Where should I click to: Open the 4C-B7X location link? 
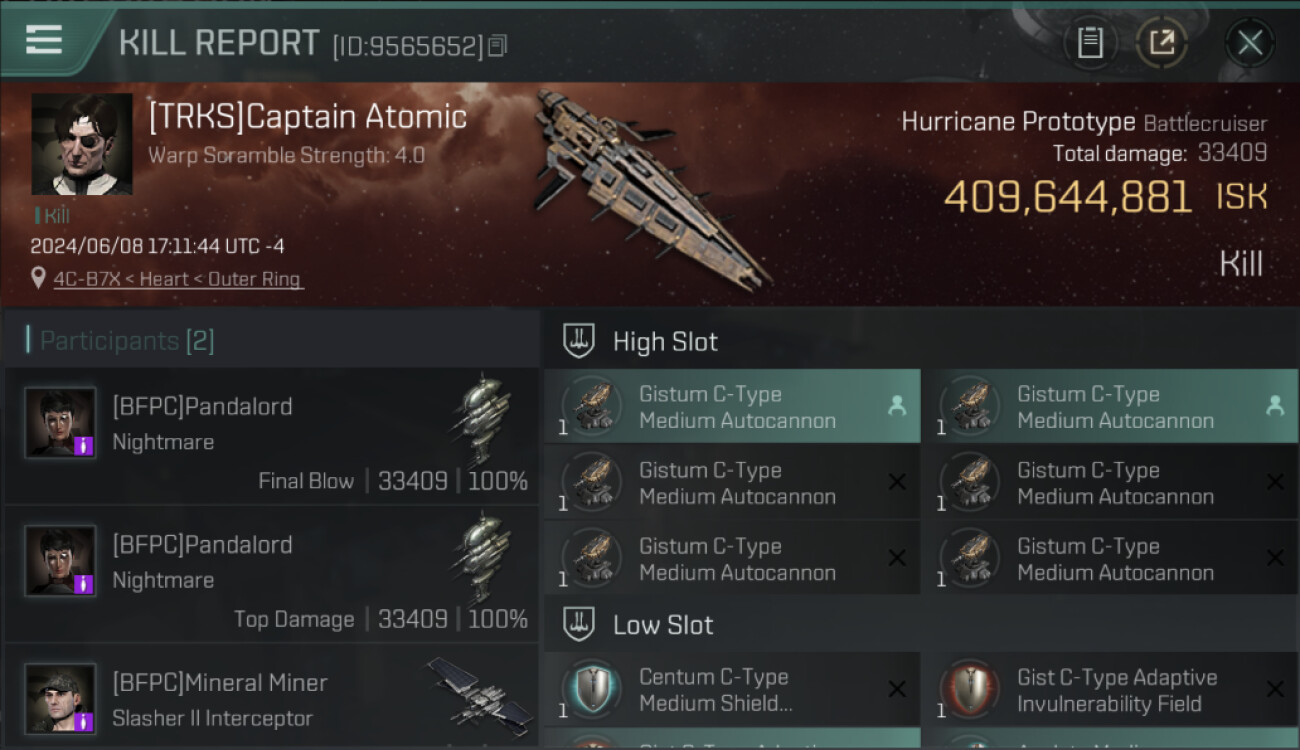point(176,279)
